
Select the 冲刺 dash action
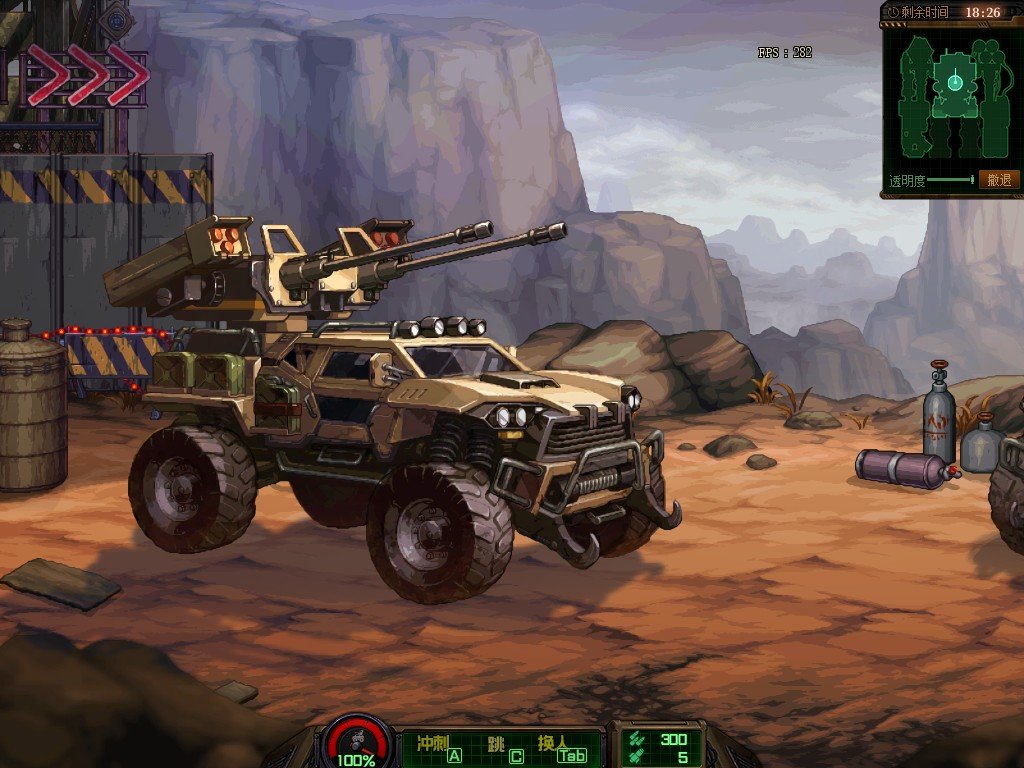click(438, 748)
